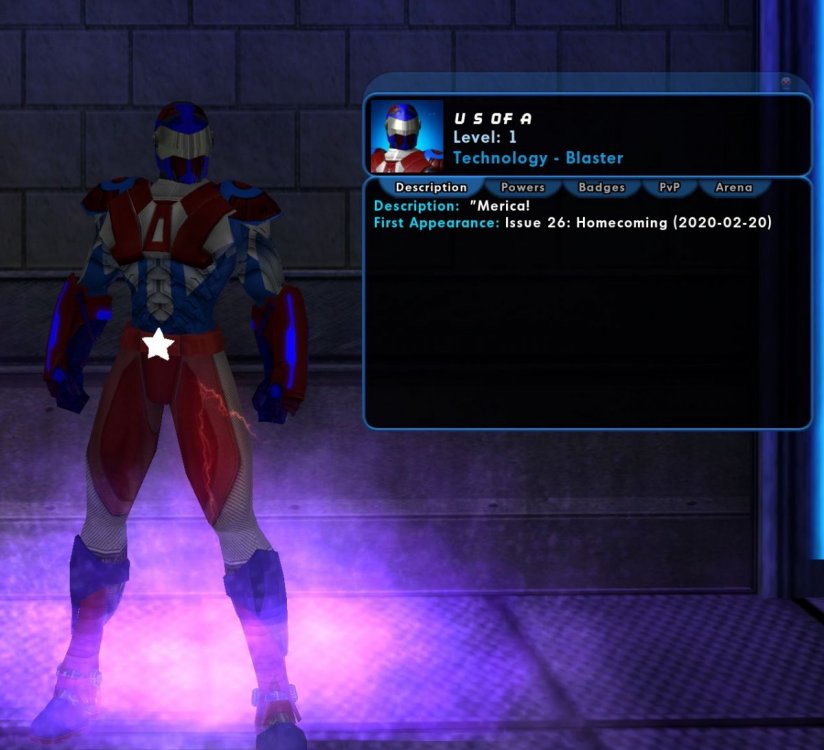
Task: Show the PvP tab
Action: (x=669, y=187)
